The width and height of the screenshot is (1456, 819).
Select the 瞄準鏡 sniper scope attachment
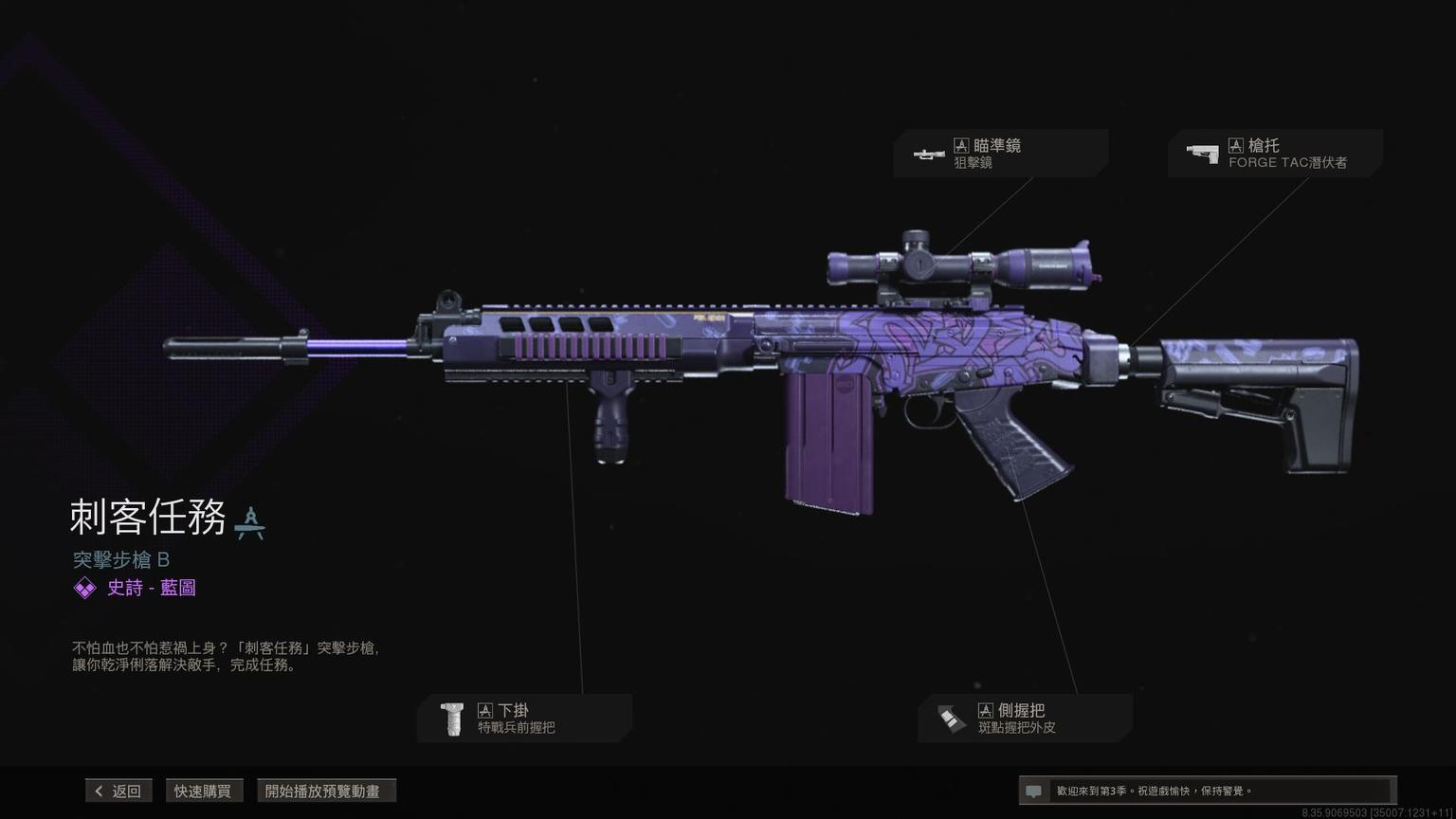click(1000, 154)
